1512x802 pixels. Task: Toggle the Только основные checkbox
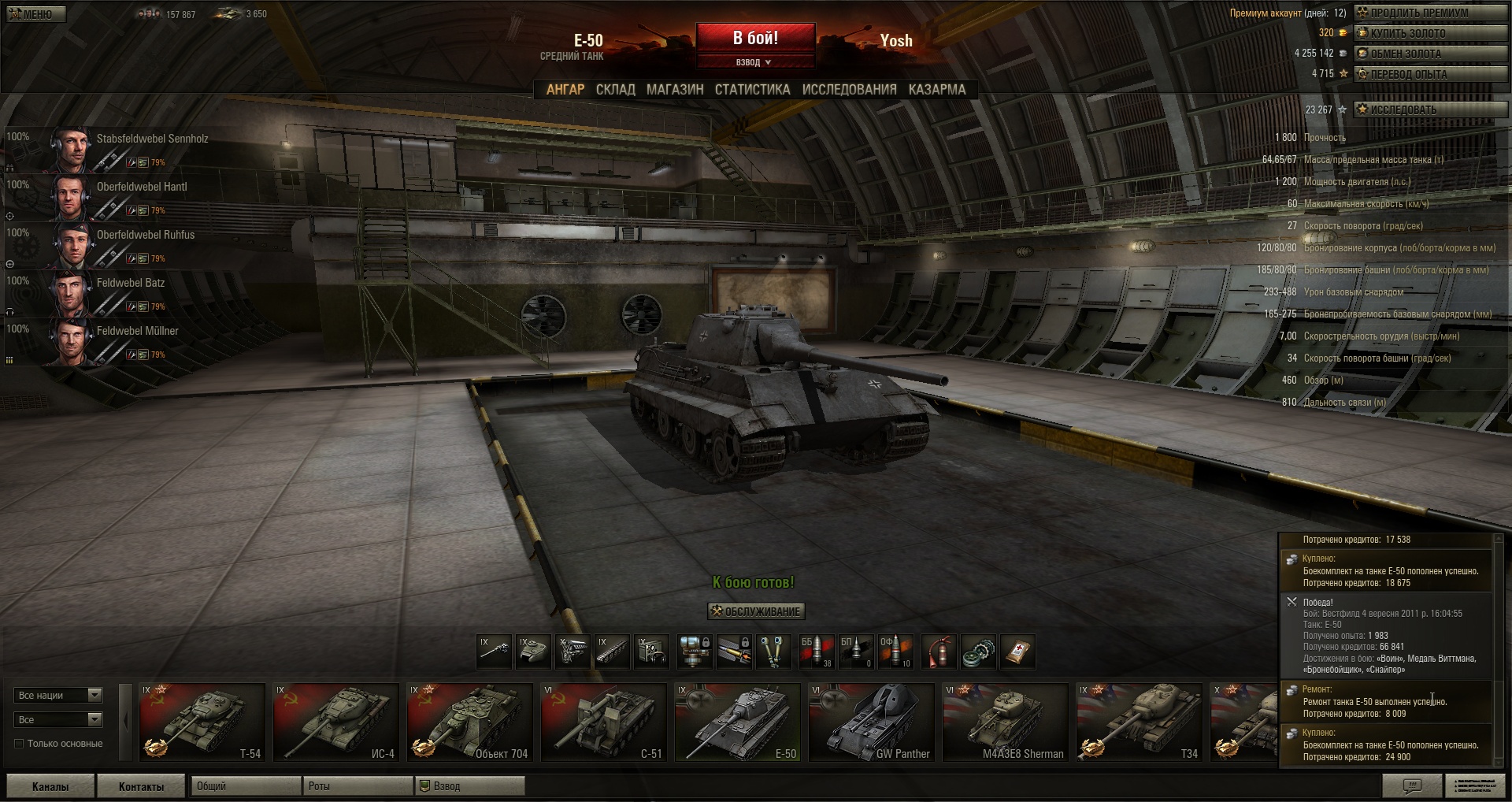[20, 744]
